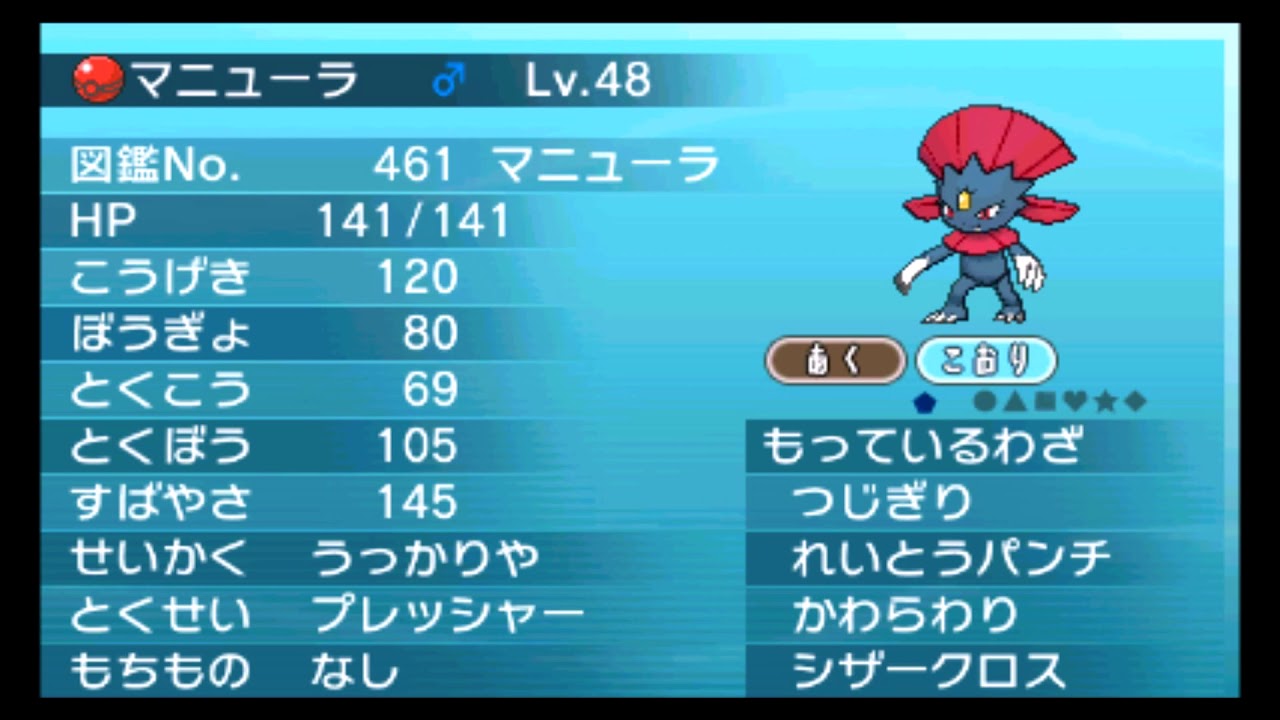Click the blue pentagon Kalos mark
The height and width of the screenshot is (720, 1280).
coord(925,399)
